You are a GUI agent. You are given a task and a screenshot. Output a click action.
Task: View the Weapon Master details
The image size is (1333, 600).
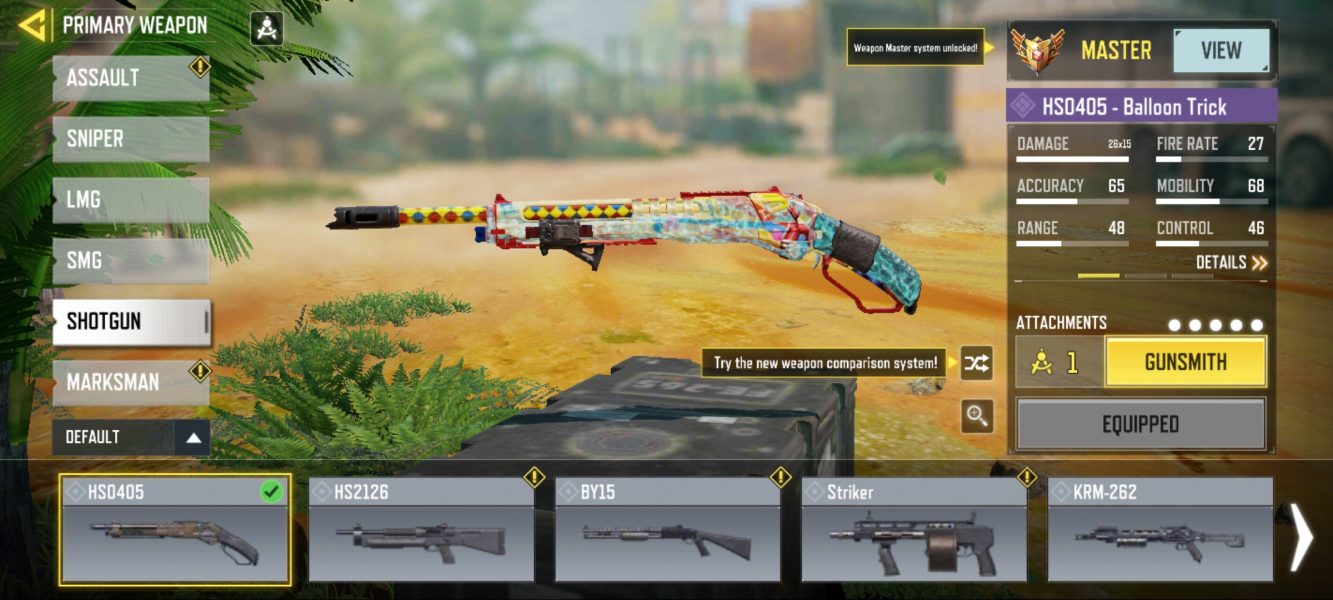coord(1221,50)
